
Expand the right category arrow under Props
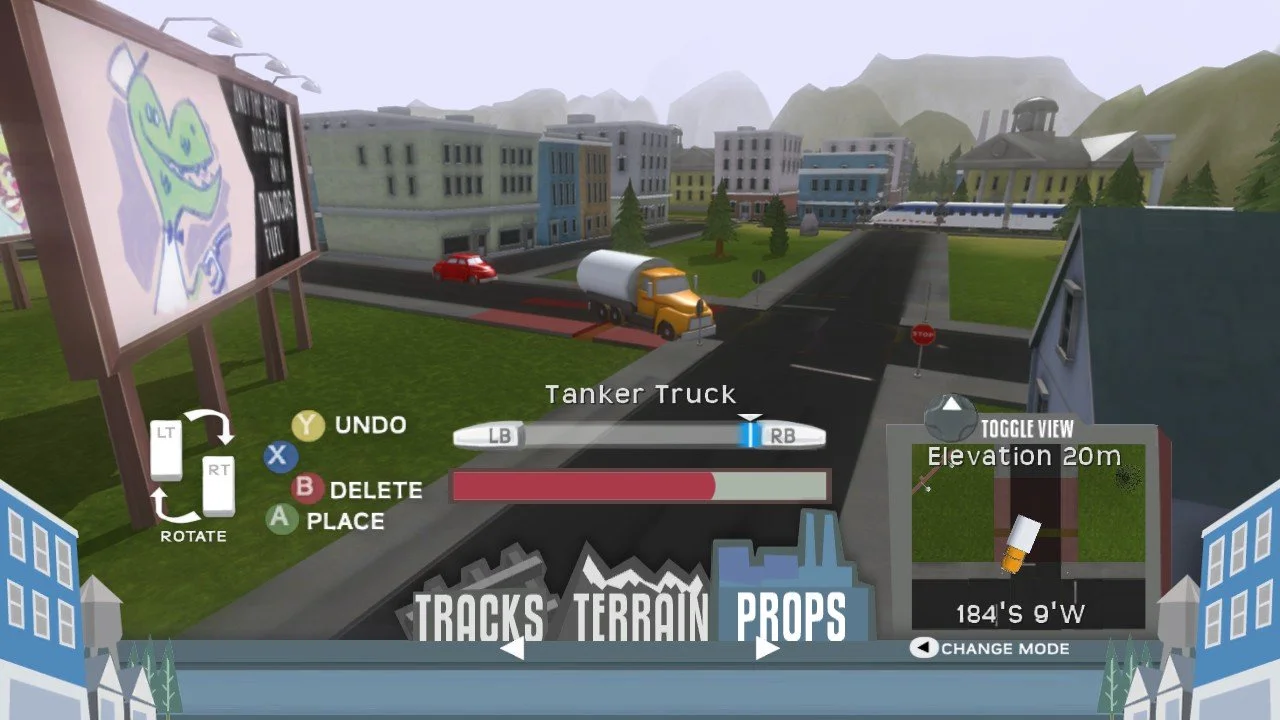768,647
